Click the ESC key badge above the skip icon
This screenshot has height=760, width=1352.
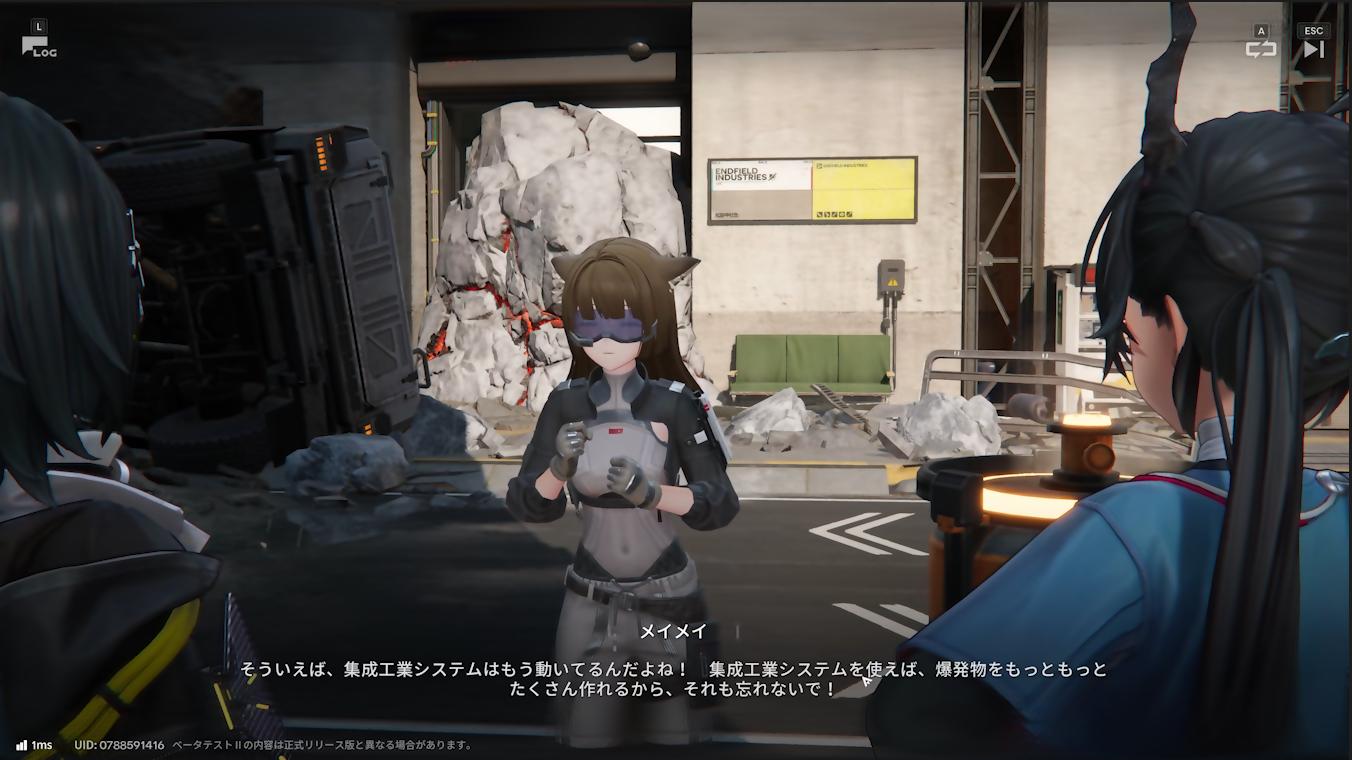tap(1315, 30)
